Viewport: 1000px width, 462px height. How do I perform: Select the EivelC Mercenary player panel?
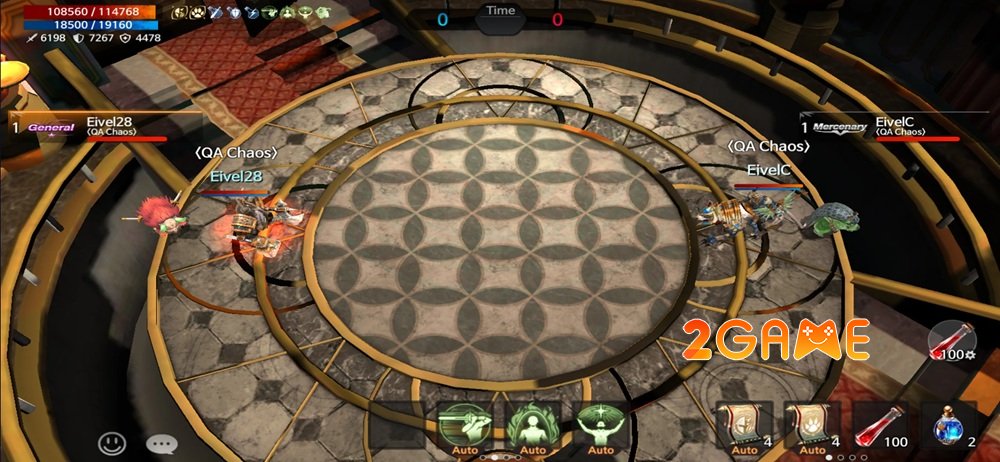tap(880, 128)
